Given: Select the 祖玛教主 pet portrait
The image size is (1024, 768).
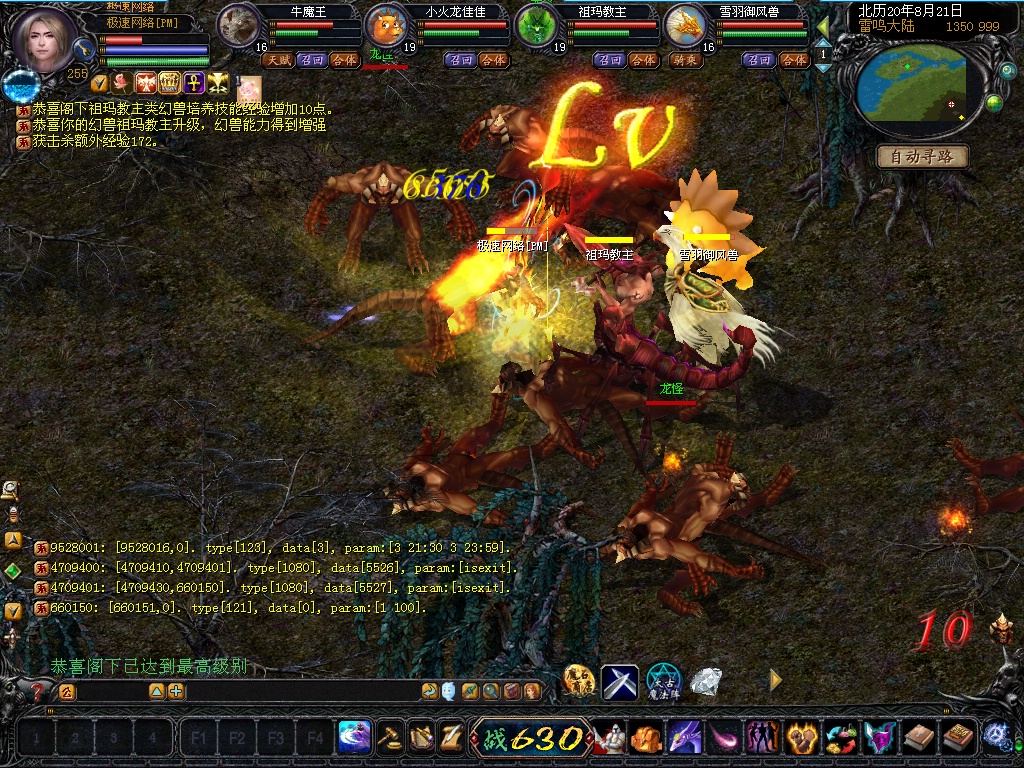Looking at the screenshot, I should coord(537,25).
